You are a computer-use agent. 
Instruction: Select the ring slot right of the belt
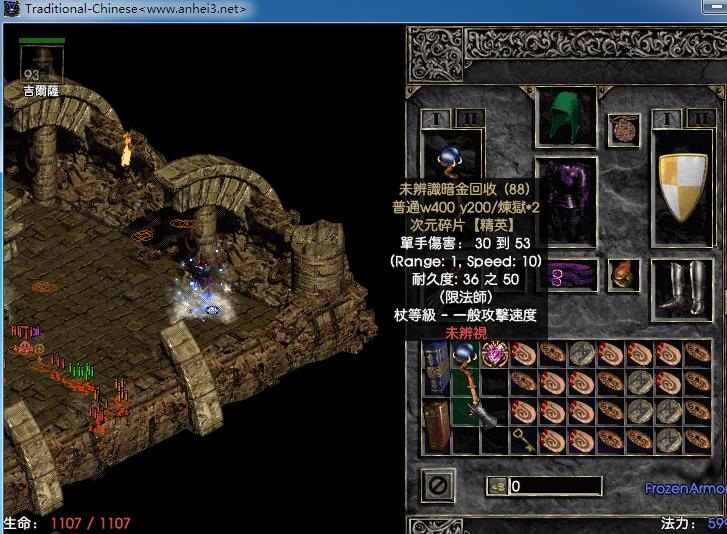624,274
